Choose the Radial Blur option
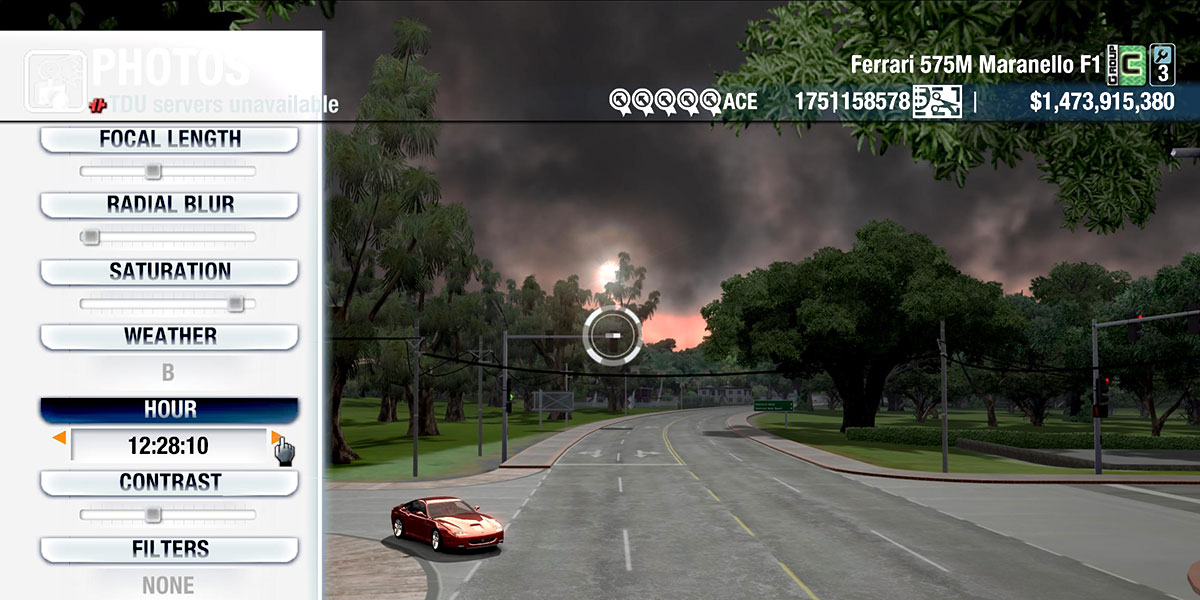1200x600 pixels. [169, 204]
